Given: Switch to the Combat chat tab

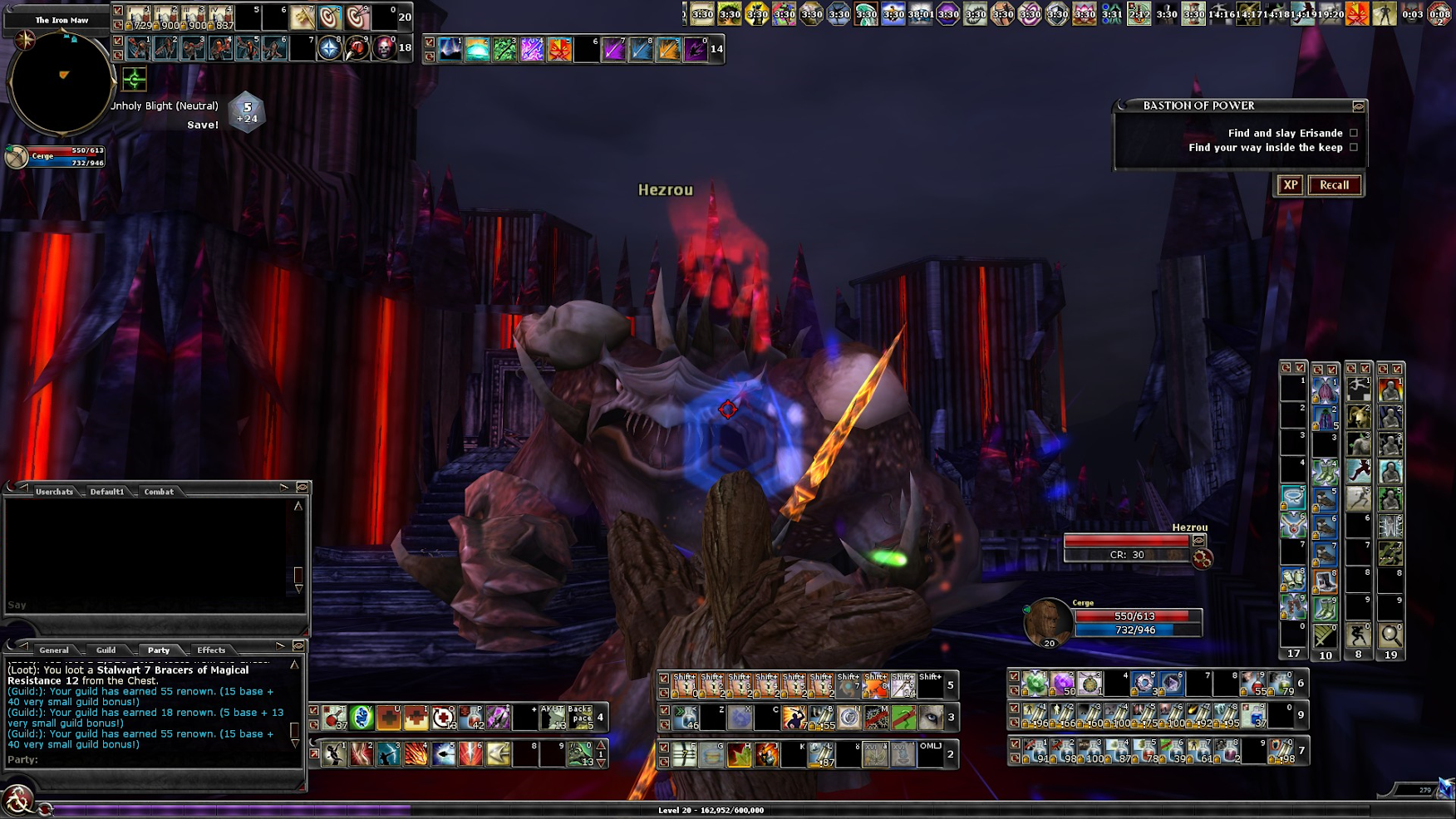Looking at the screenshot, I should click(159, 492).
